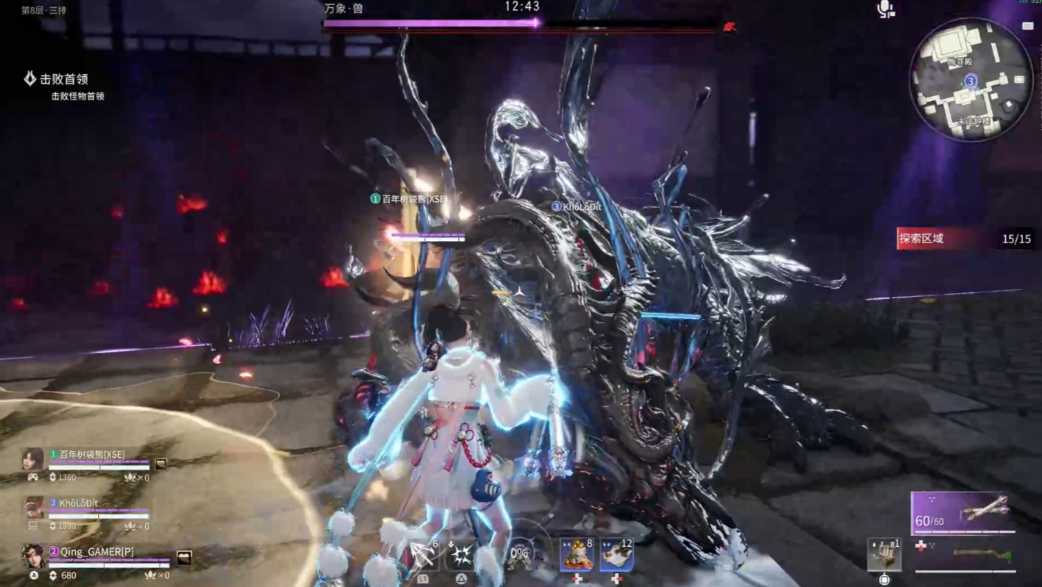
Task: Click the ultimate charge icon showing 0%
Action: [520, 553]
